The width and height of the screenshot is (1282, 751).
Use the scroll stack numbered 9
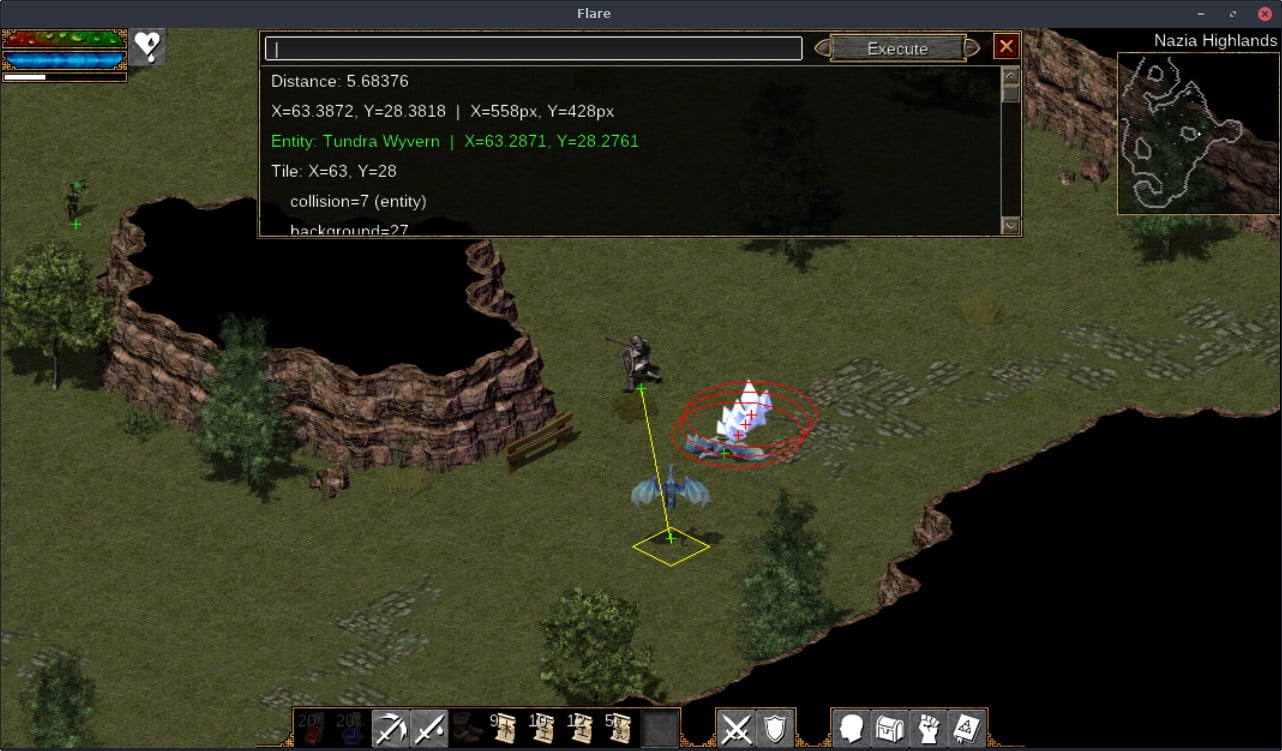point(505,728)
